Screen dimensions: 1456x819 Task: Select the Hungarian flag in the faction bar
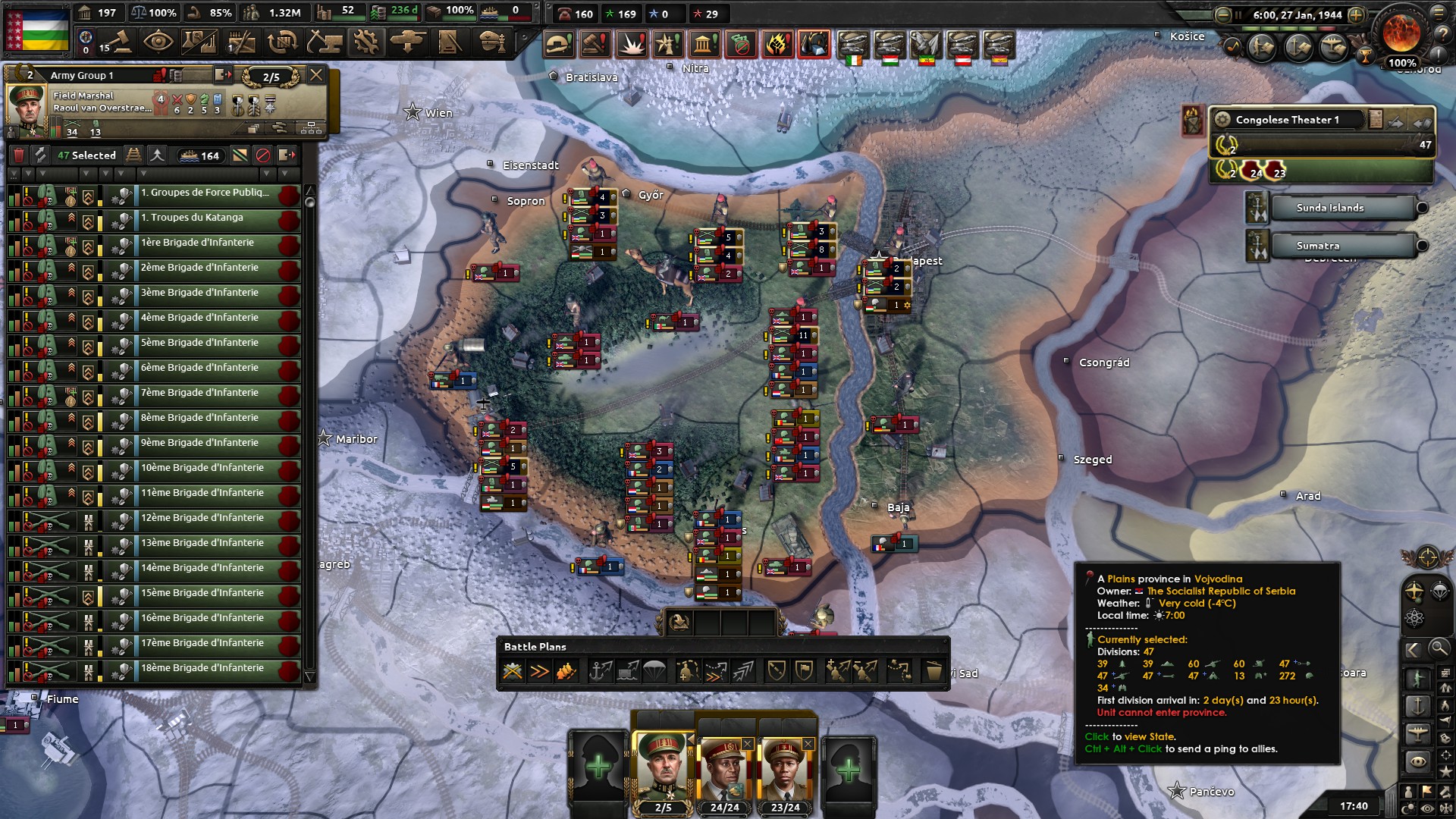890,55
